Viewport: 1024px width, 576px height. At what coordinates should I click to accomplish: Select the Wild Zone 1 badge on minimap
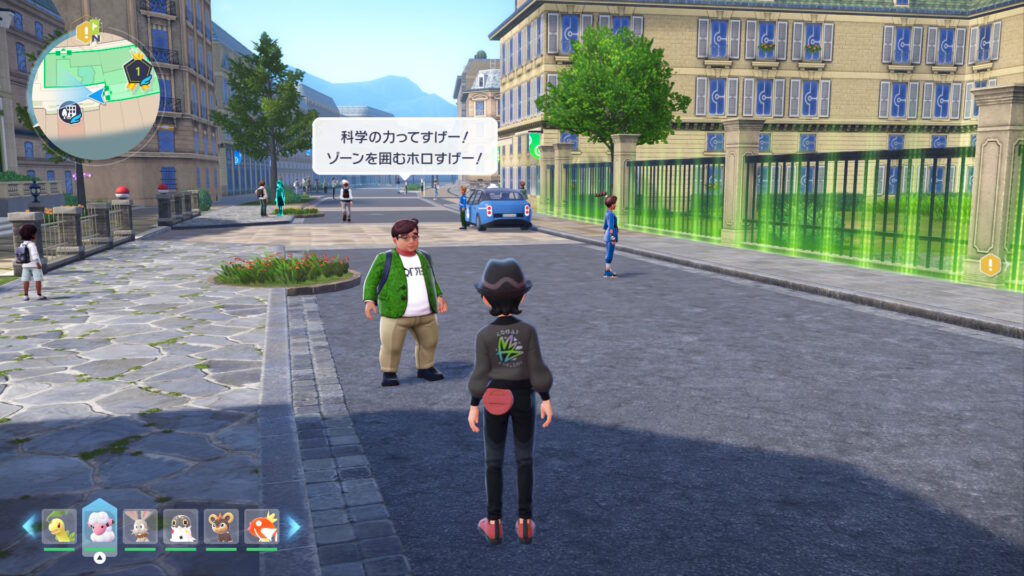pos(138,71)
